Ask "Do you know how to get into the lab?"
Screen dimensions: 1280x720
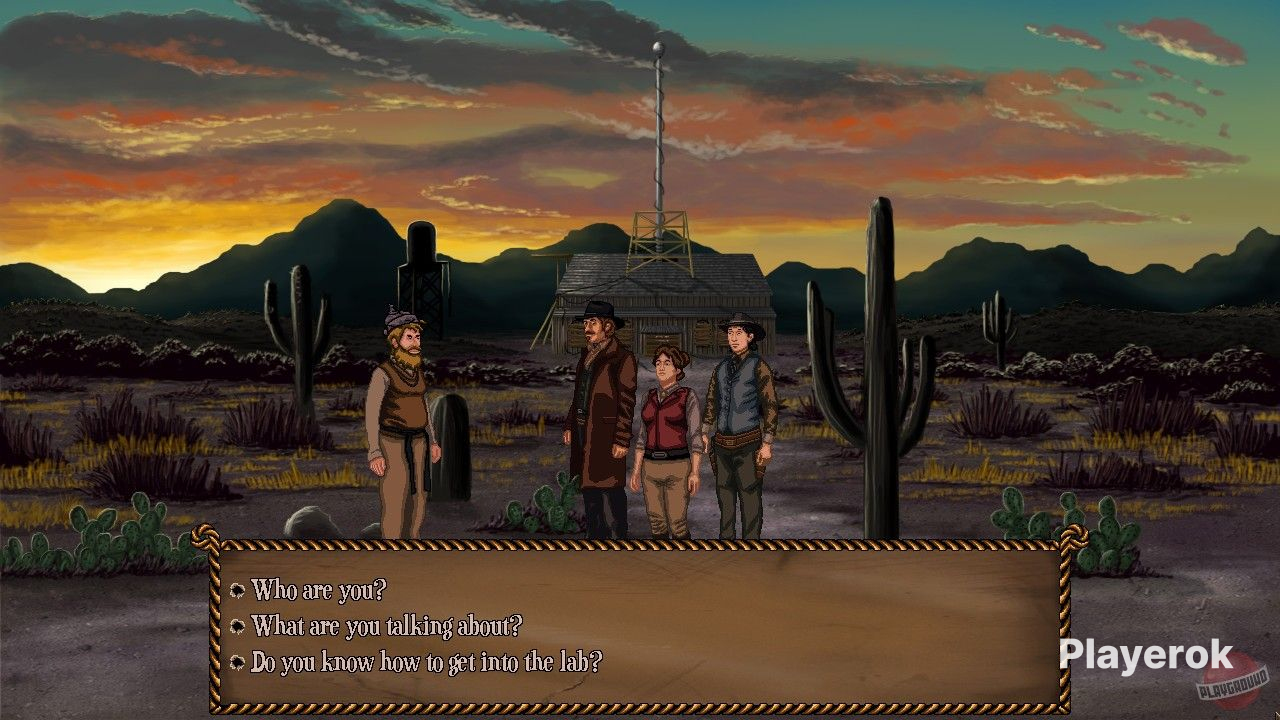(x=426, y=662)
